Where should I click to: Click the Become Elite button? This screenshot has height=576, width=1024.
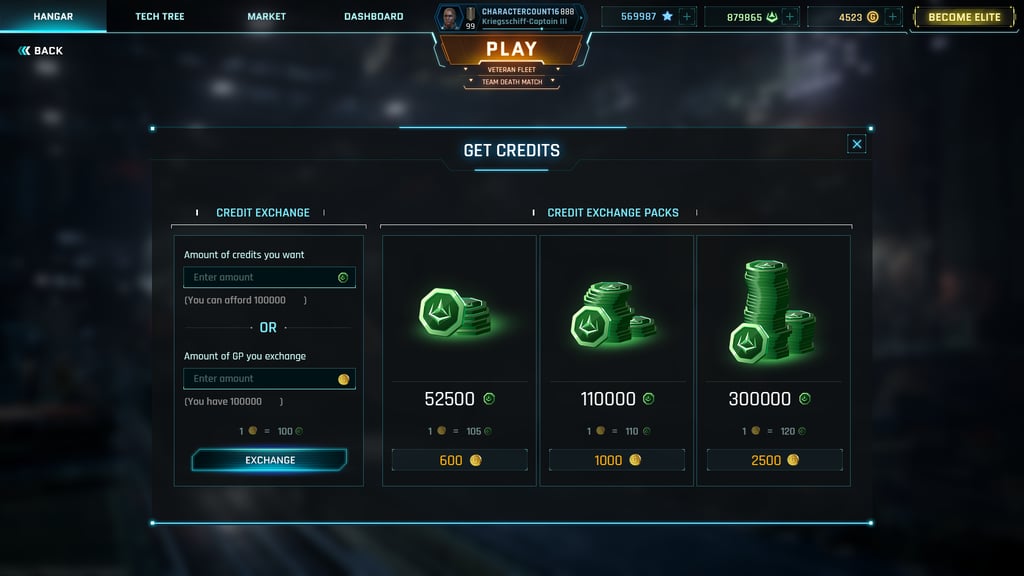(x=964, y=17)
